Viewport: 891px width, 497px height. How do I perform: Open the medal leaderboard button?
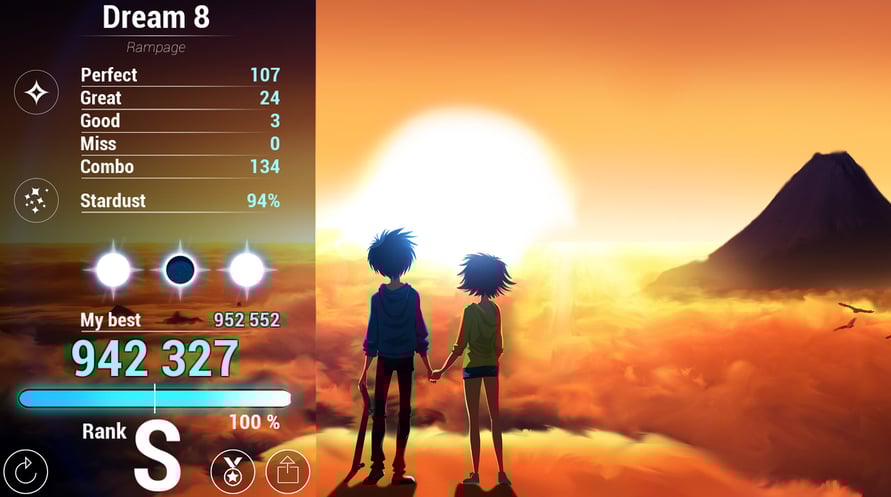click(x=232, y=471)
